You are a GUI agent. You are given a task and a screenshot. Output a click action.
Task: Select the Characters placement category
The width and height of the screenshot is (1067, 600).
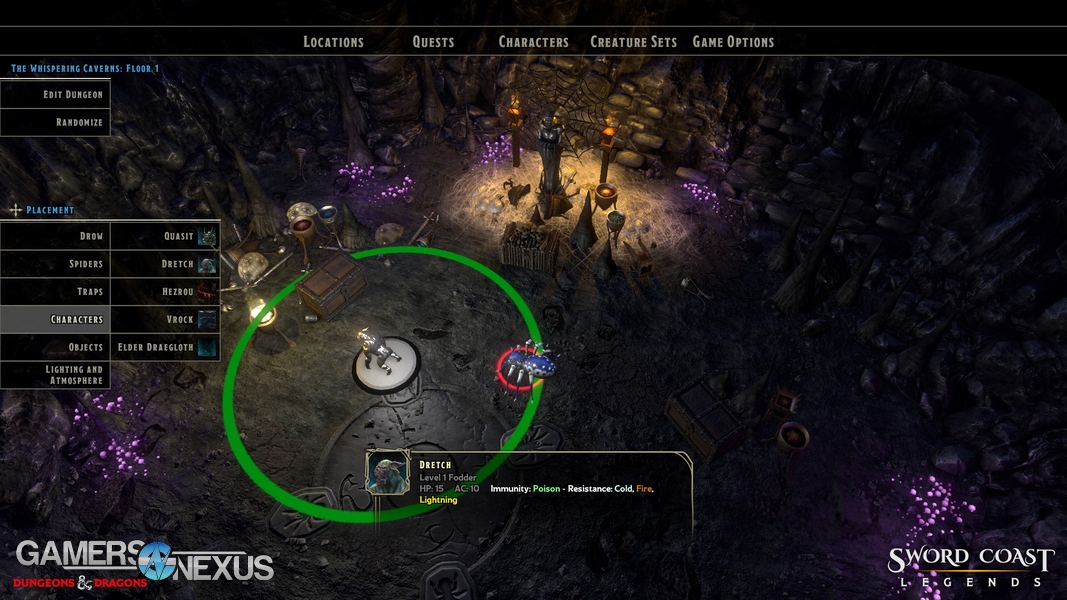tap(55, 319)
